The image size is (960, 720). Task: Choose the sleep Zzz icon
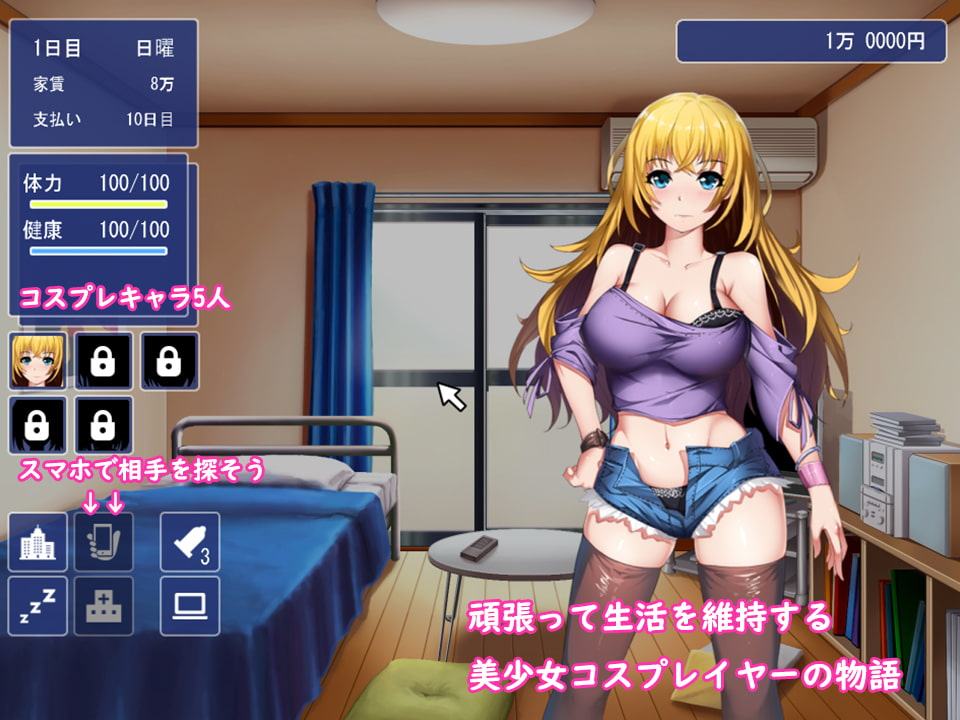click(38, 605)
